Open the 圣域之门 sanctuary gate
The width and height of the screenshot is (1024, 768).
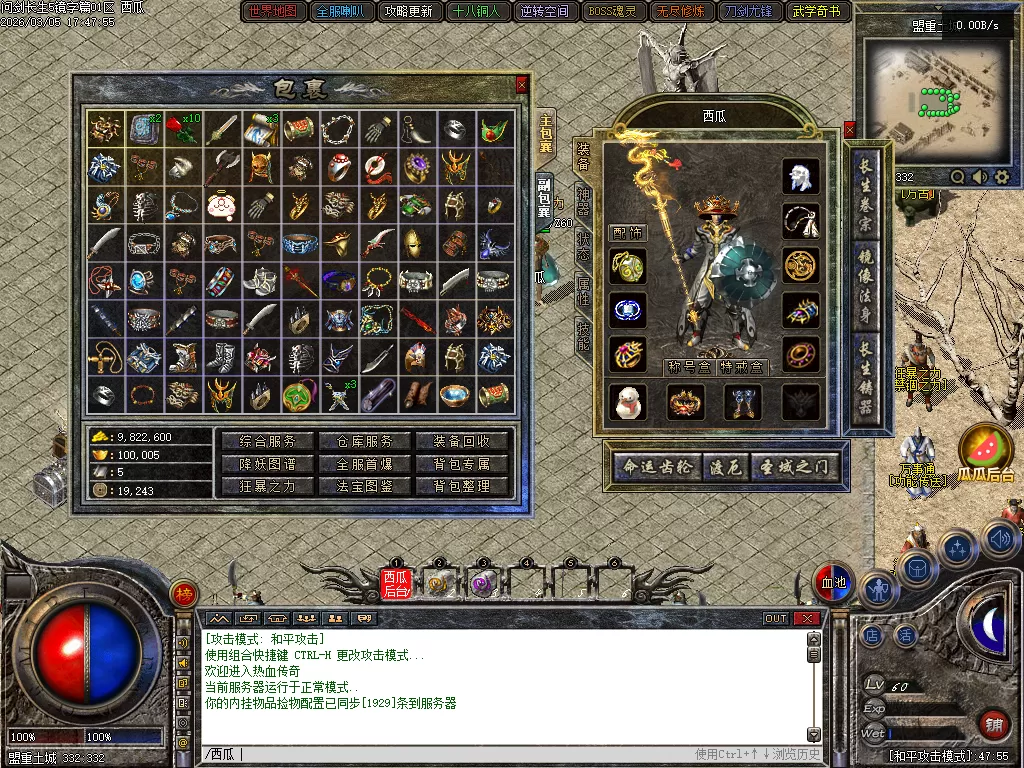794,466
